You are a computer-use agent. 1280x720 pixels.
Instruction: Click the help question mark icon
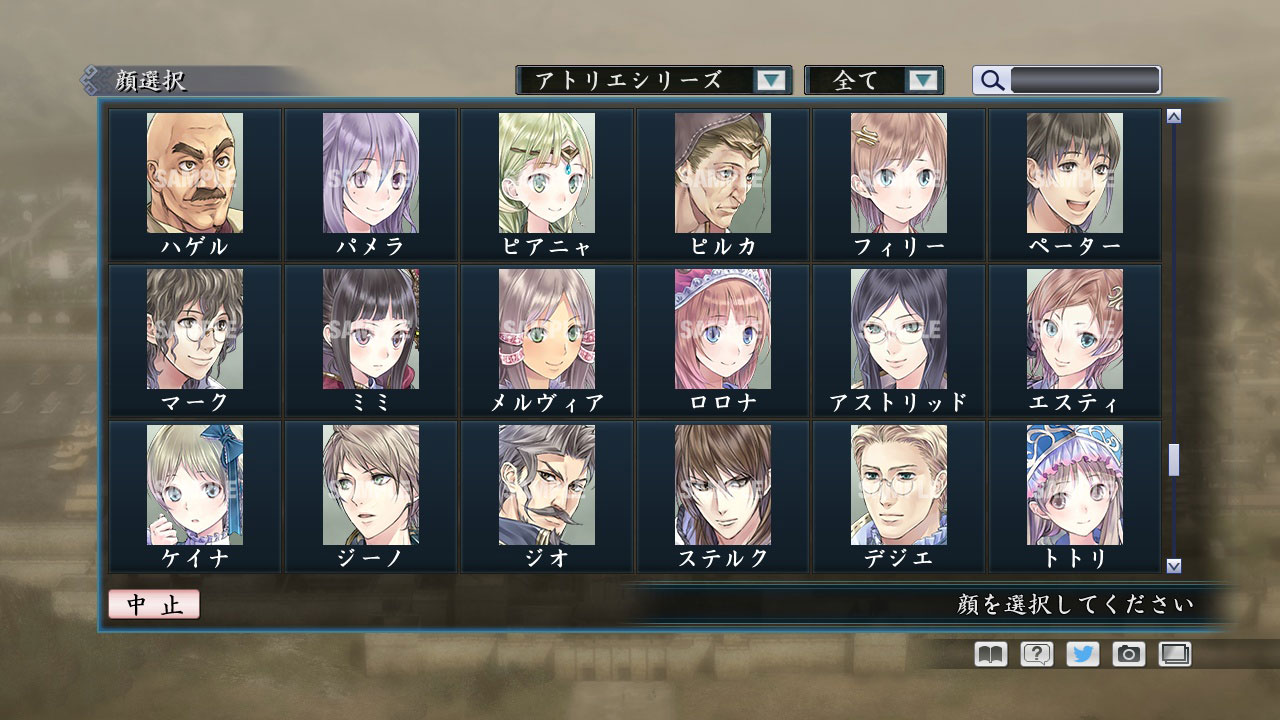(x=1035, y=654)
